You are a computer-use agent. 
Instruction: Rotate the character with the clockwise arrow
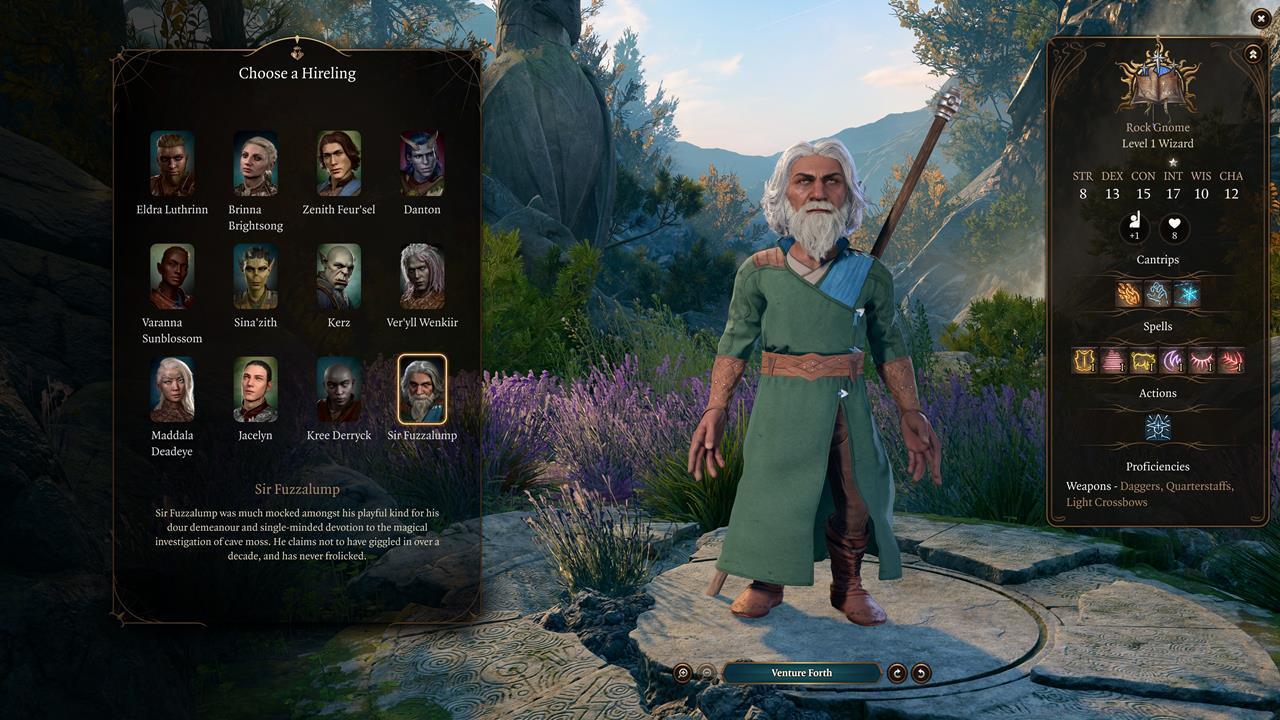(897, 673)
